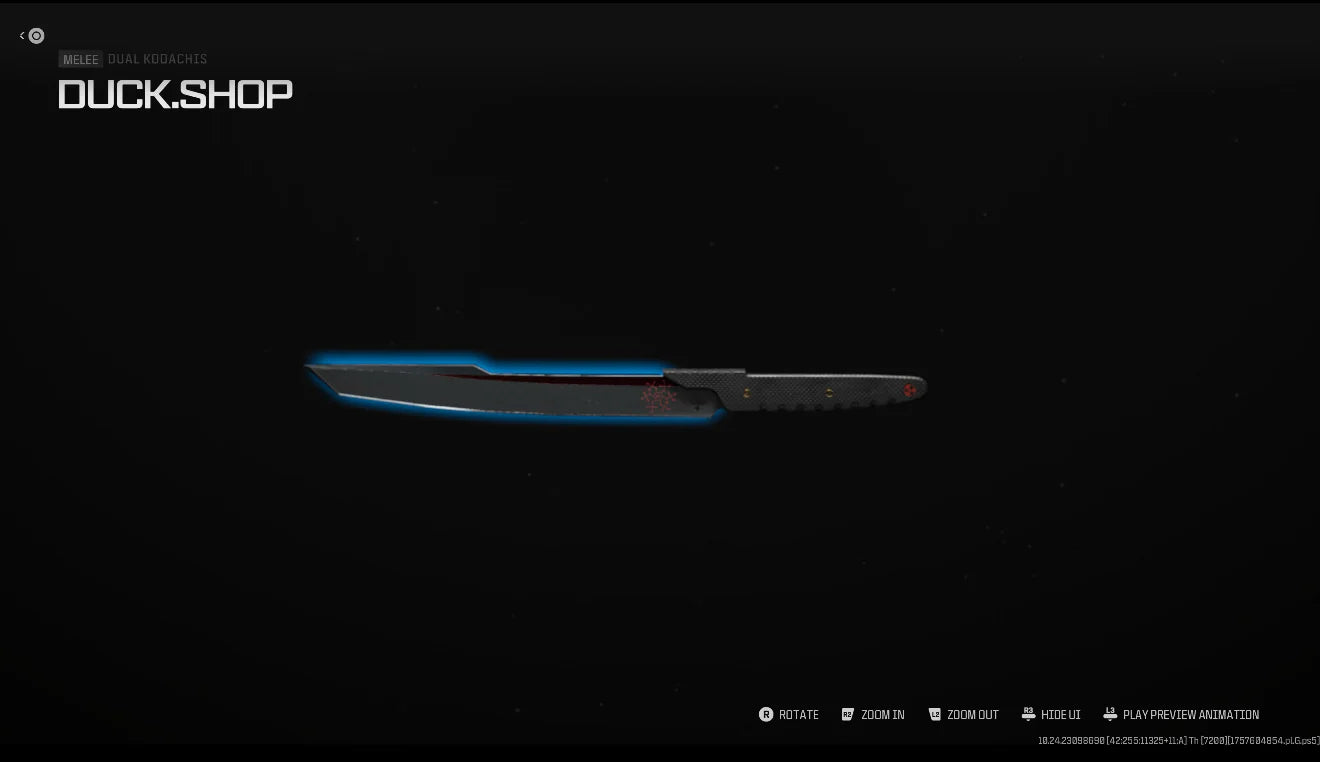Screen dimensions: 1320x762
Task: Click the L3 preview animation icon
Action: [1110, 712]
